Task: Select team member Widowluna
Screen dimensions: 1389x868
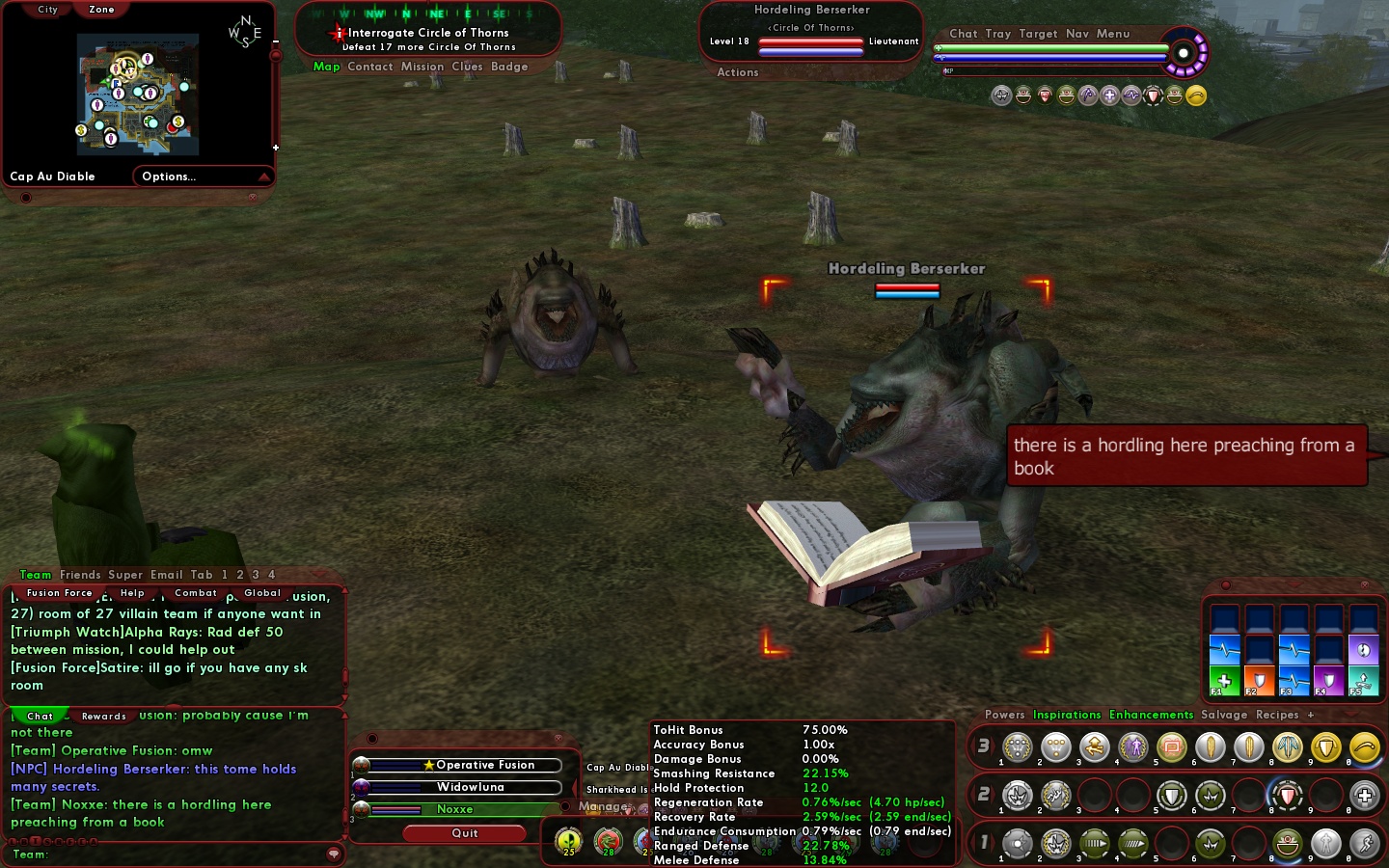Action: 470,787
